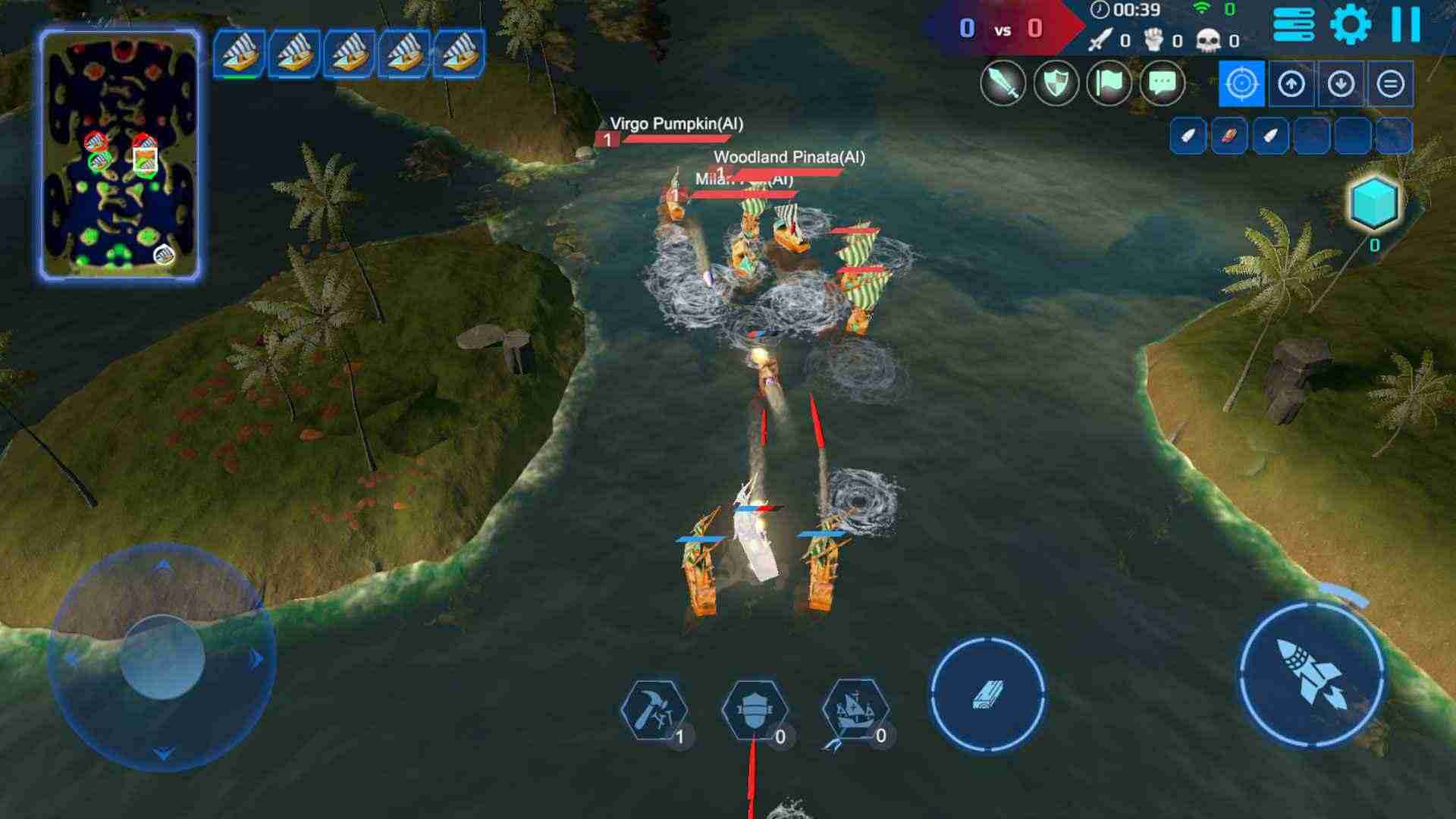The image size is (1456, 819).
Task: Open the quick chat bubble icon
Action: pos(1160,83)
